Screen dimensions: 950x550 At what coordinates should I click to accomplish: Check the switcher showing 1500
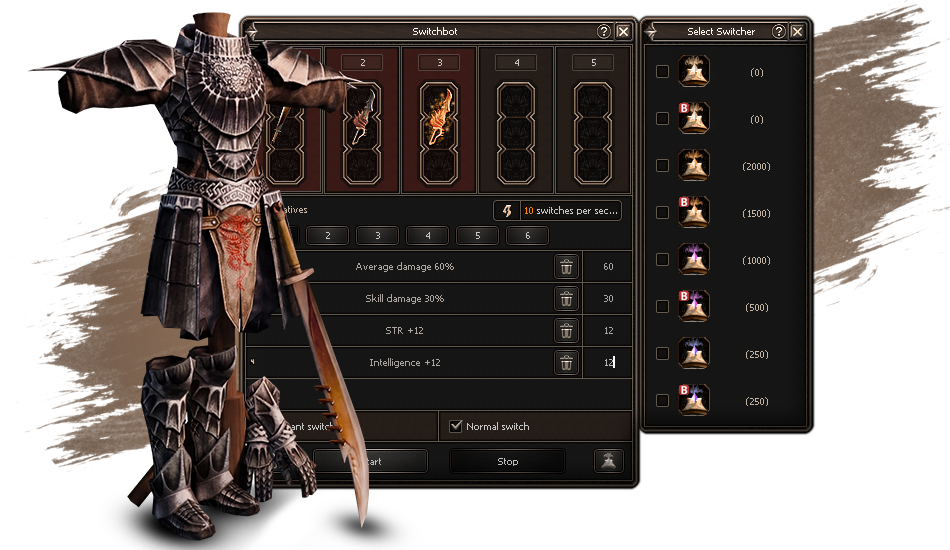pos(662,213)
